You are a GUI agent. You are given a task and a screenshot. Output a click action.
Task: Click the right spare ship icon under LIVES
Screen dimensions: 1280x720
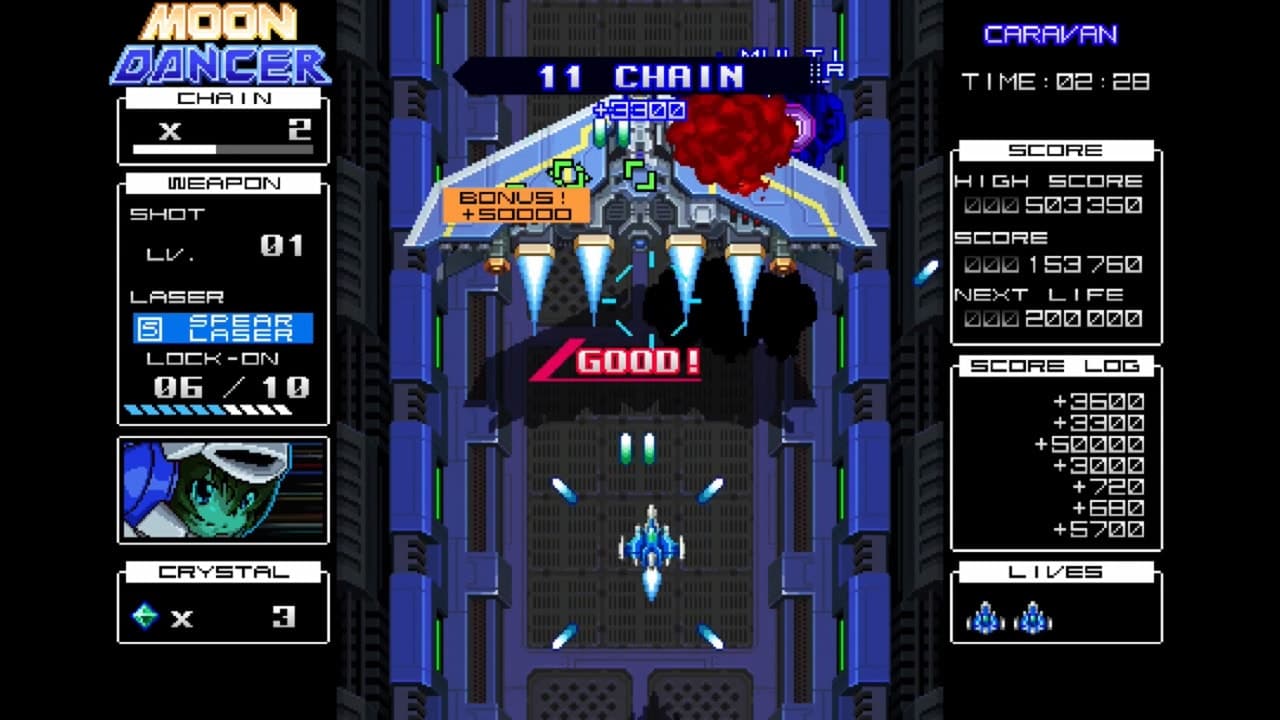pyautogui.click(x=1035, y=615)
